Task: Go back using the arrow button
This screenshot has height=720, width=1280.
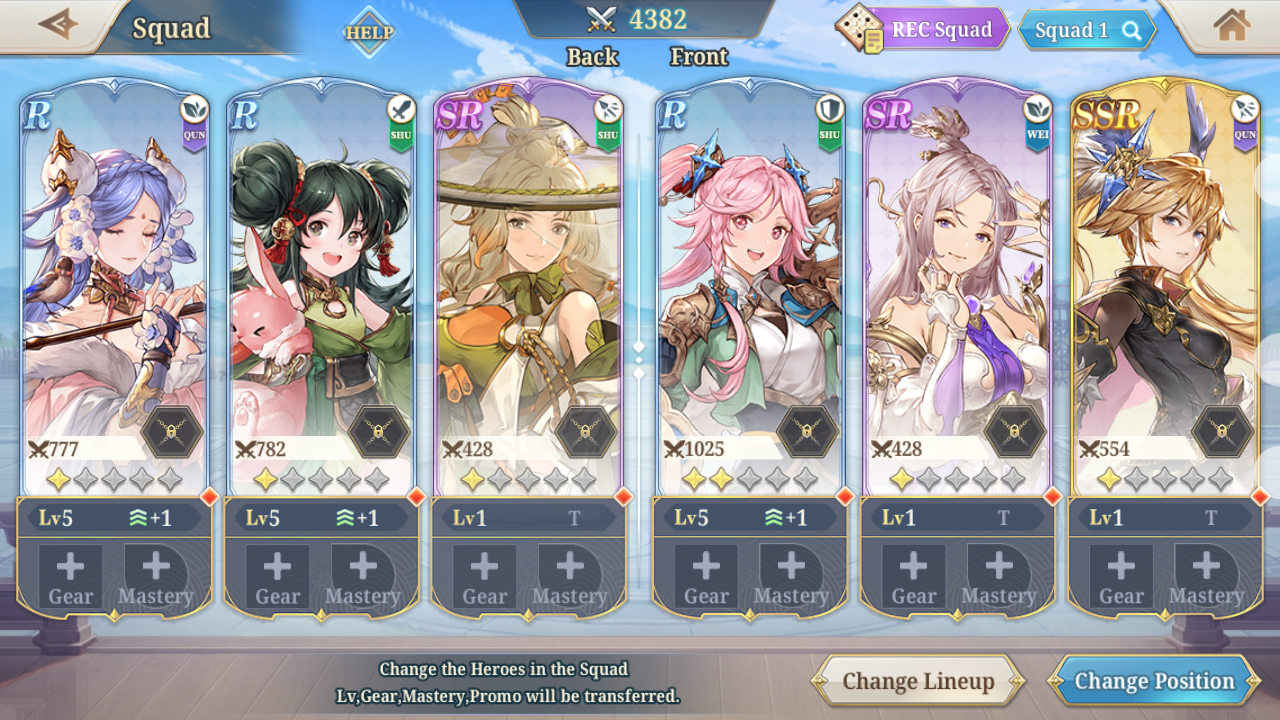Action: pos(57,24)
